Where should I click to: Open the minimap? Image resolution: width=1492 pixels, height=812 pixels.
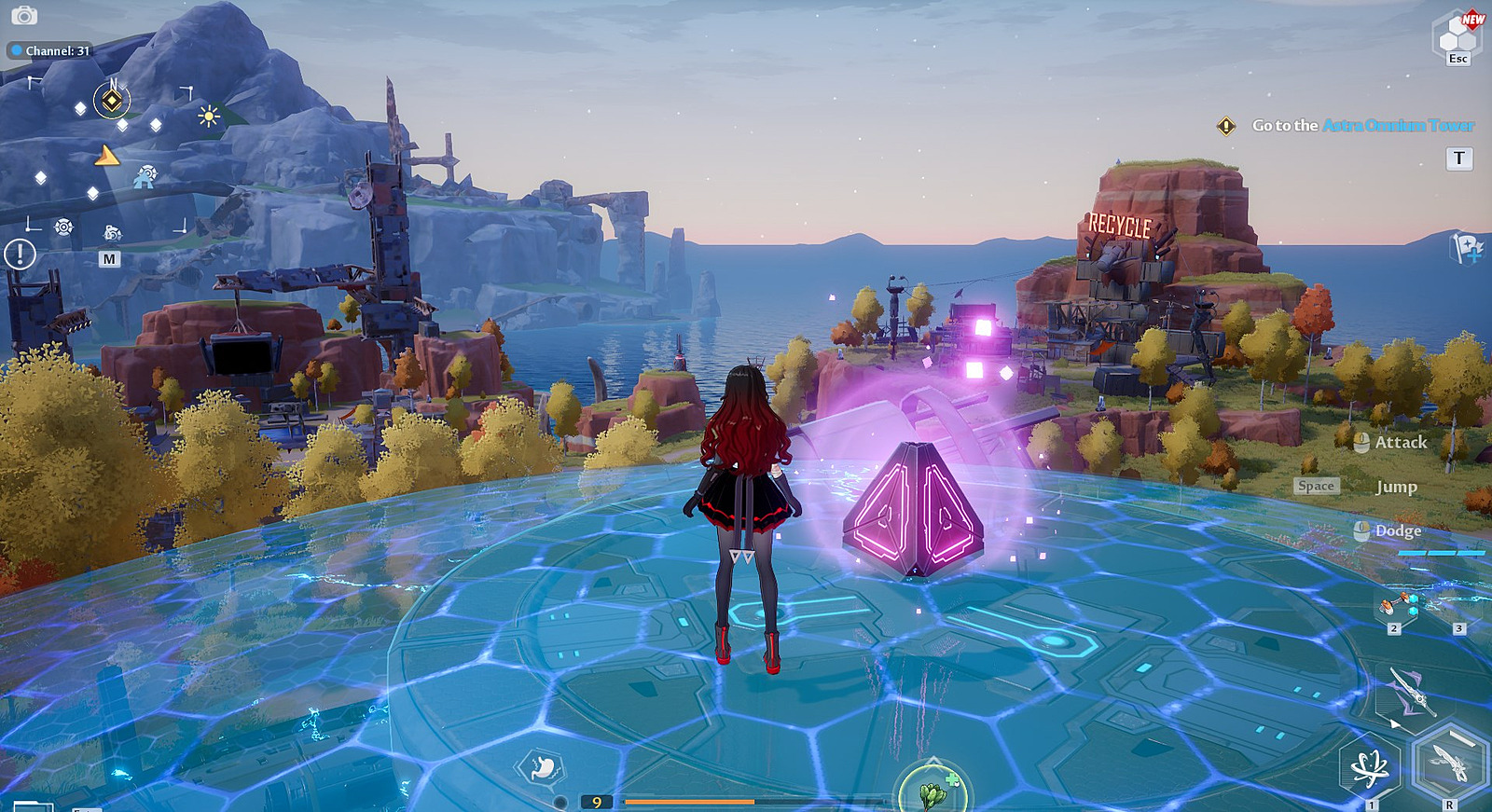[109, 259]
